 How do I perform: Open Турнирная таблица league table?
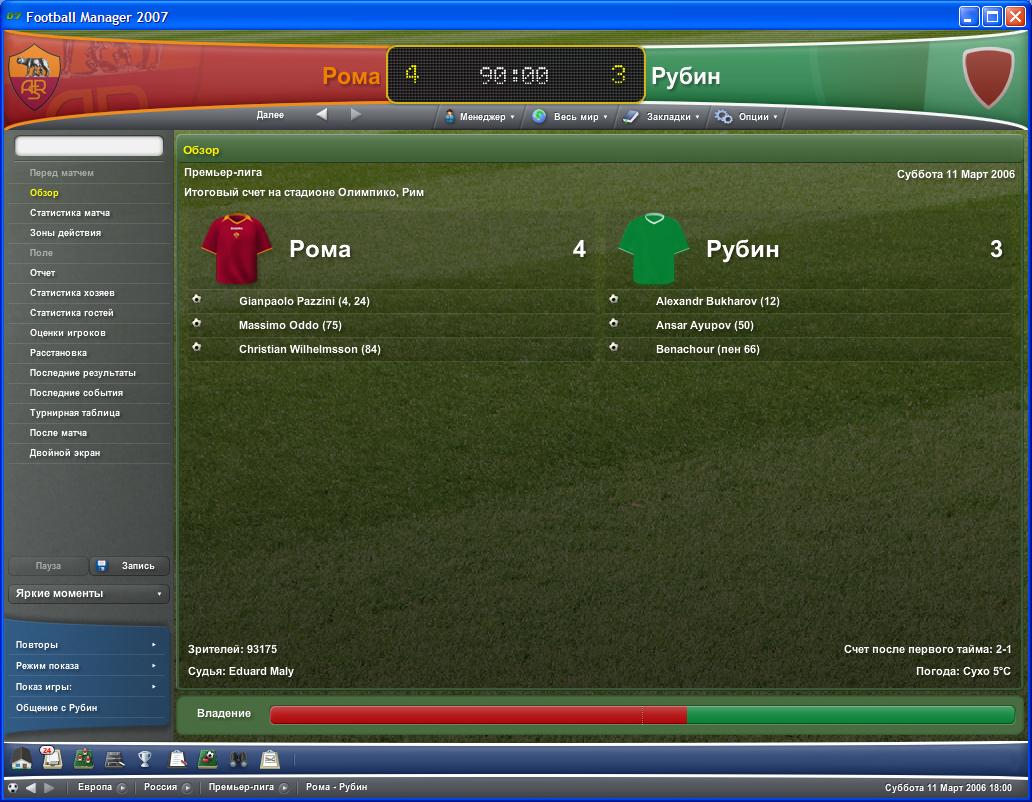[75, 413]
